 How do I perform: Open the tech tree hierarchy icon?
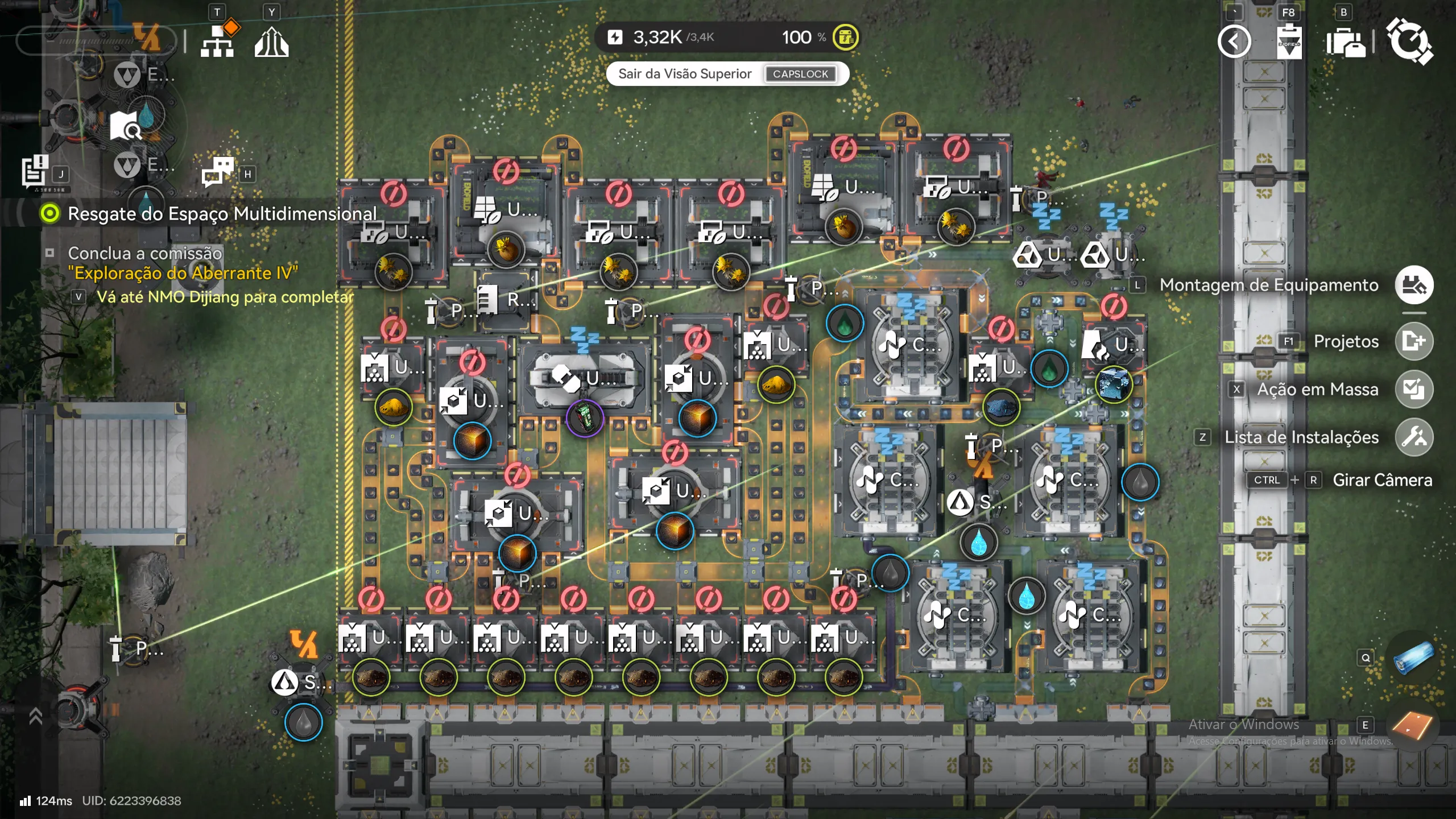pyautogui.click(x=217, y=42)
